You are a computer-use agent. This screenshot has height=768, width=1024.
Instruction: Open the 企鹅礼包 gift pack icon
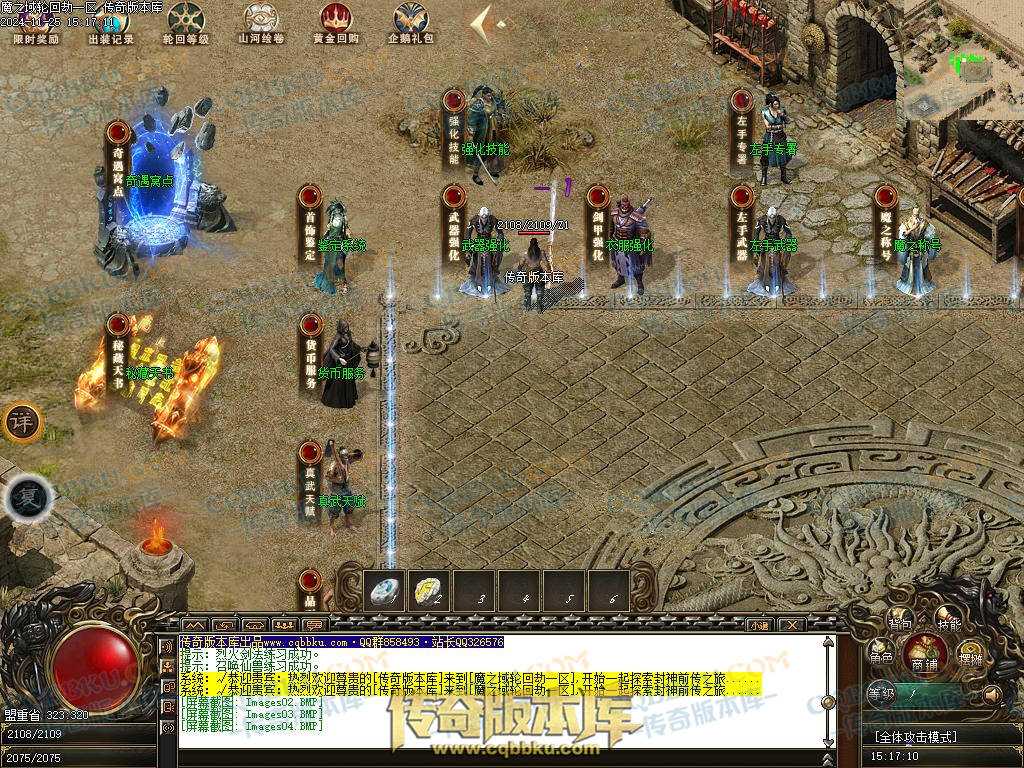410,21
